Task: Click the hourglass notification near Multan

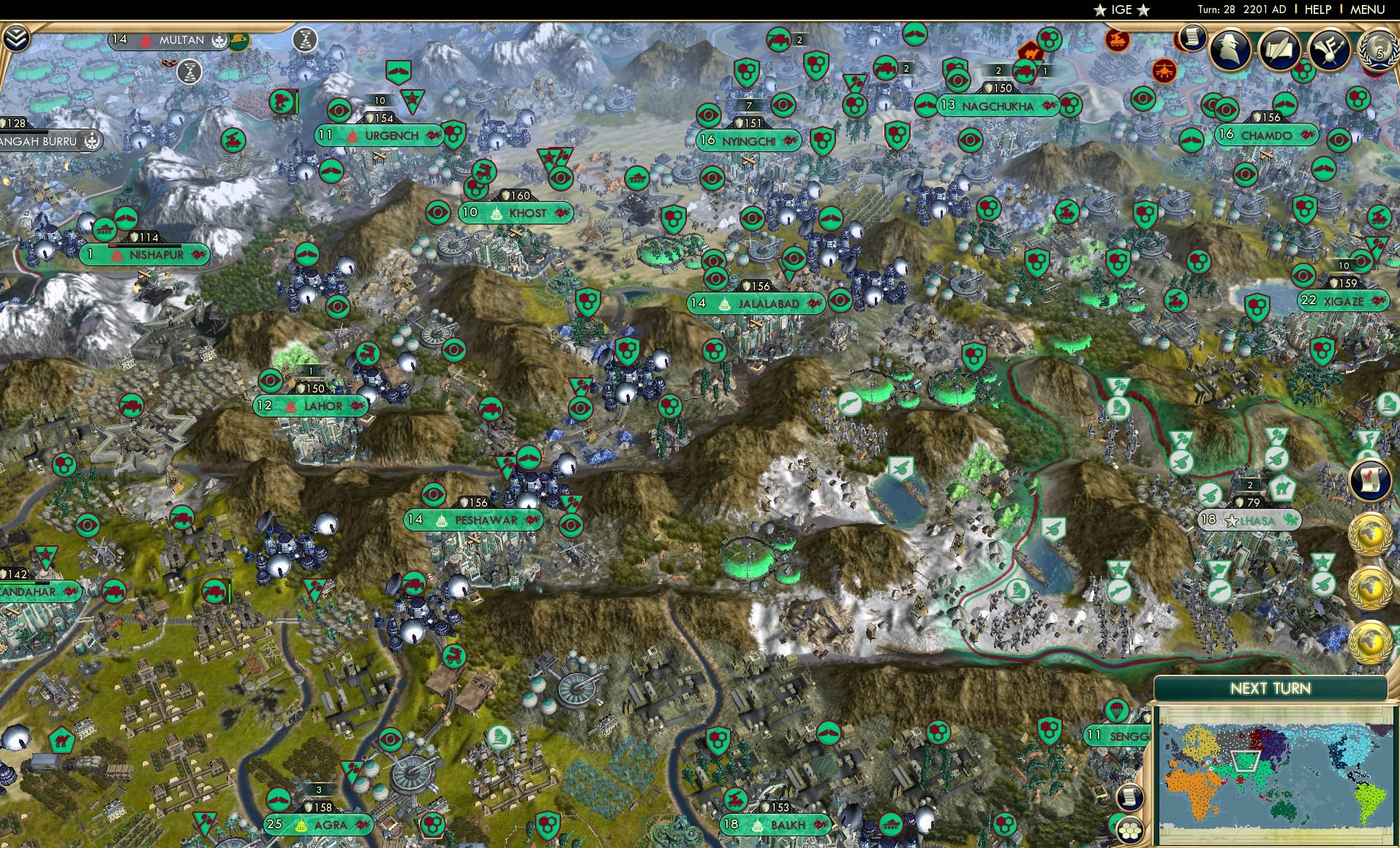Action: [190, 72]
